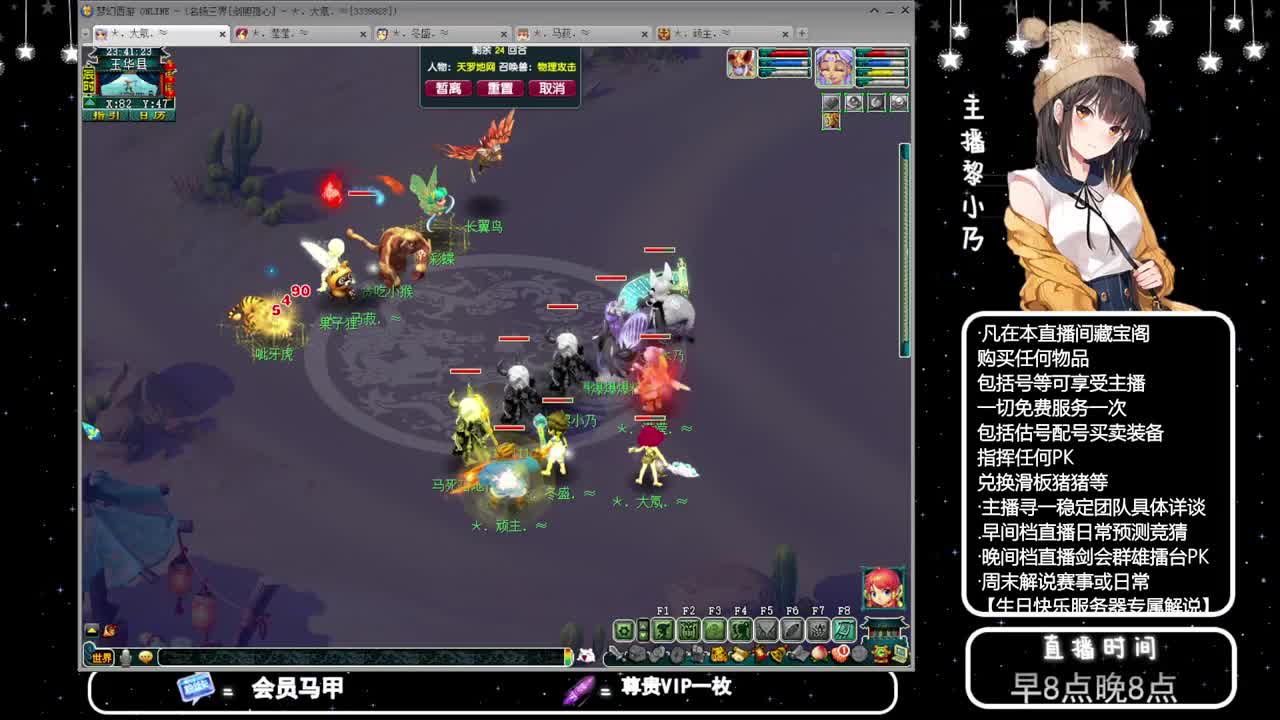1280x720 pixels.
Task: Click the microphone icon beside the chat box
Action: point(125,658)
